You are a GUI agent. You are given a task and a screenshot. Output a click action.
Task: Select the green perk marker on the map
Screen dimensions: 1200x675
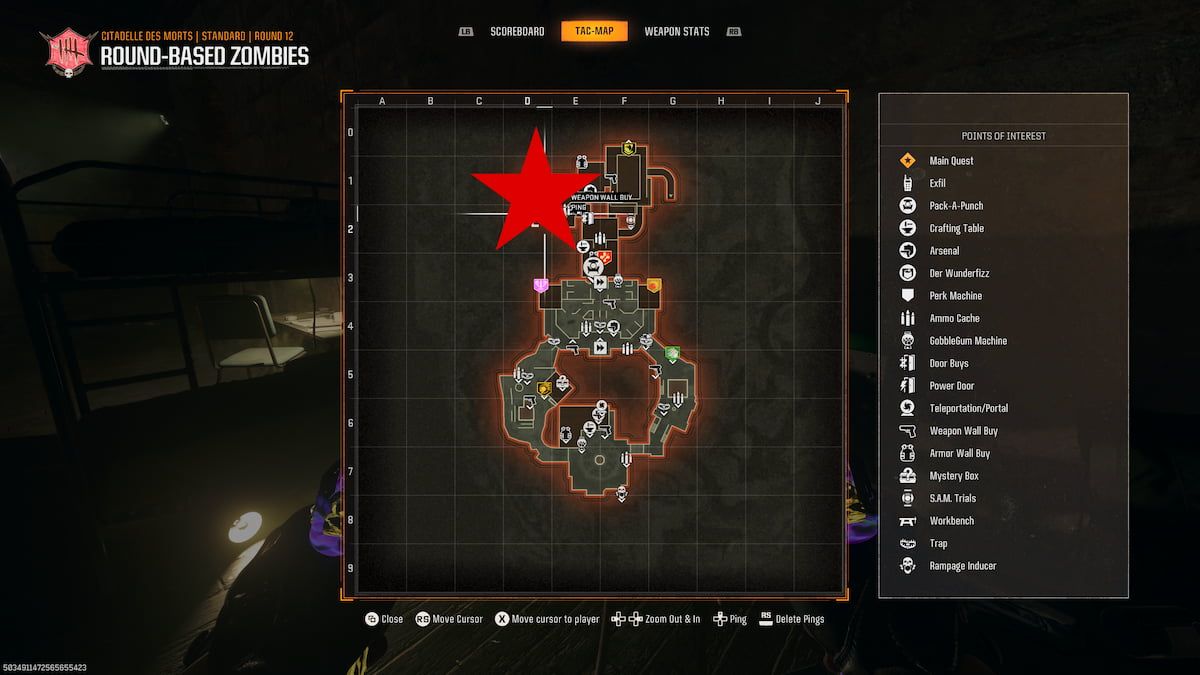[673, 353]
